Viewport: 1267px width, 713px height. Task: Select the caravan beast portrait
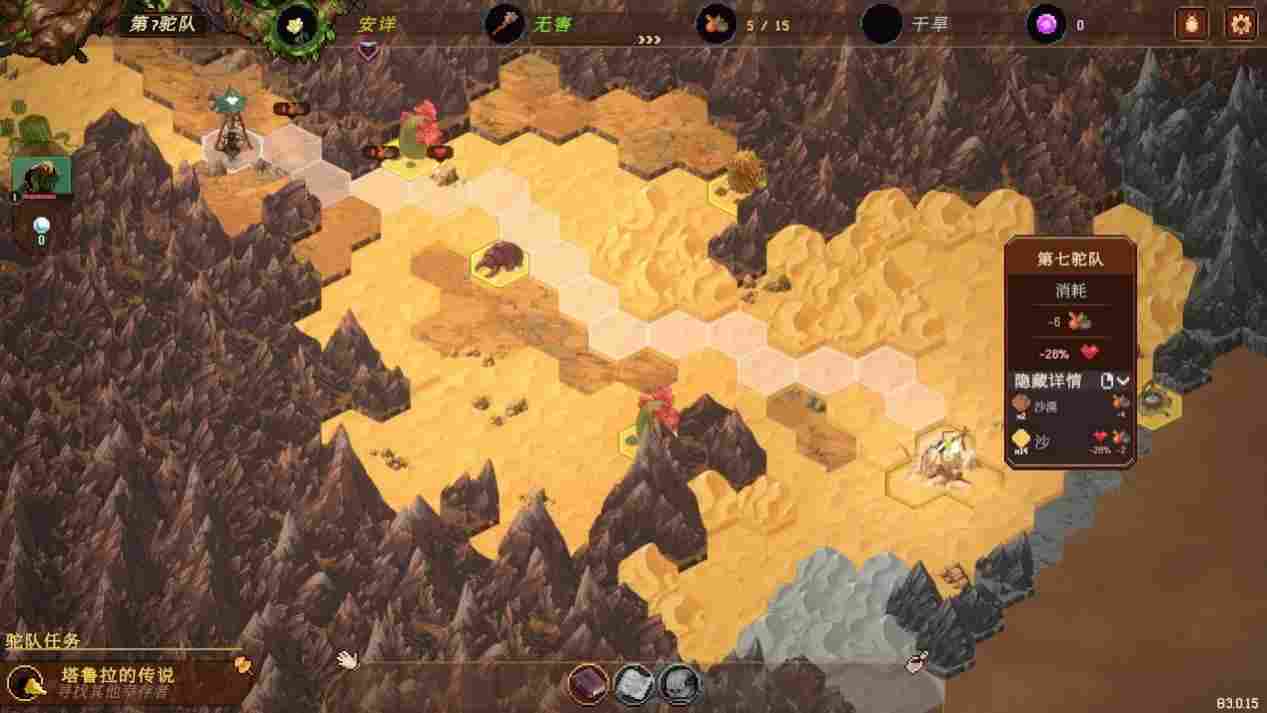(x=41, y=176)
